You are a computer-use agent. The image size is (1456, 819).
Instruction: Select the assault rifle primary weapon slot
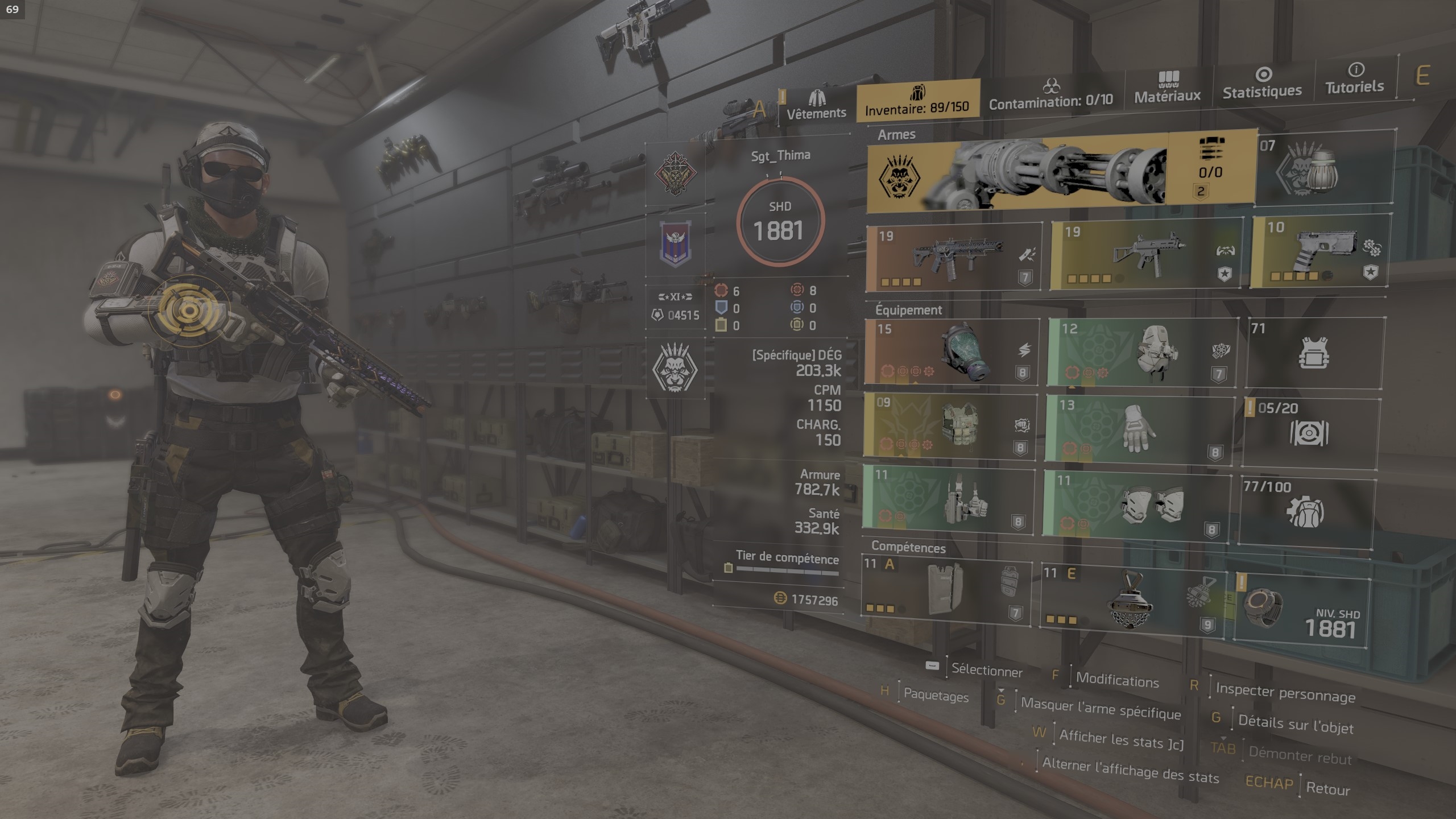pos(954,258)
